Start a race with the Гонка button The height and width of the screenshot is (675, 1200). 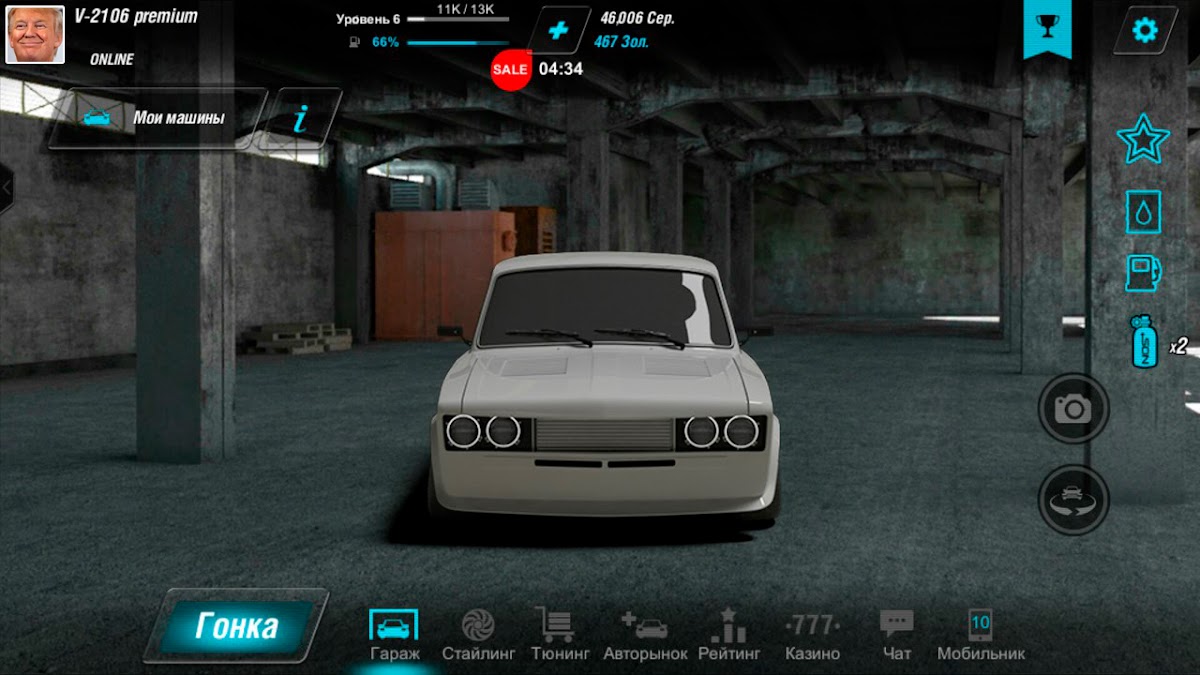(x=237, y=626)
